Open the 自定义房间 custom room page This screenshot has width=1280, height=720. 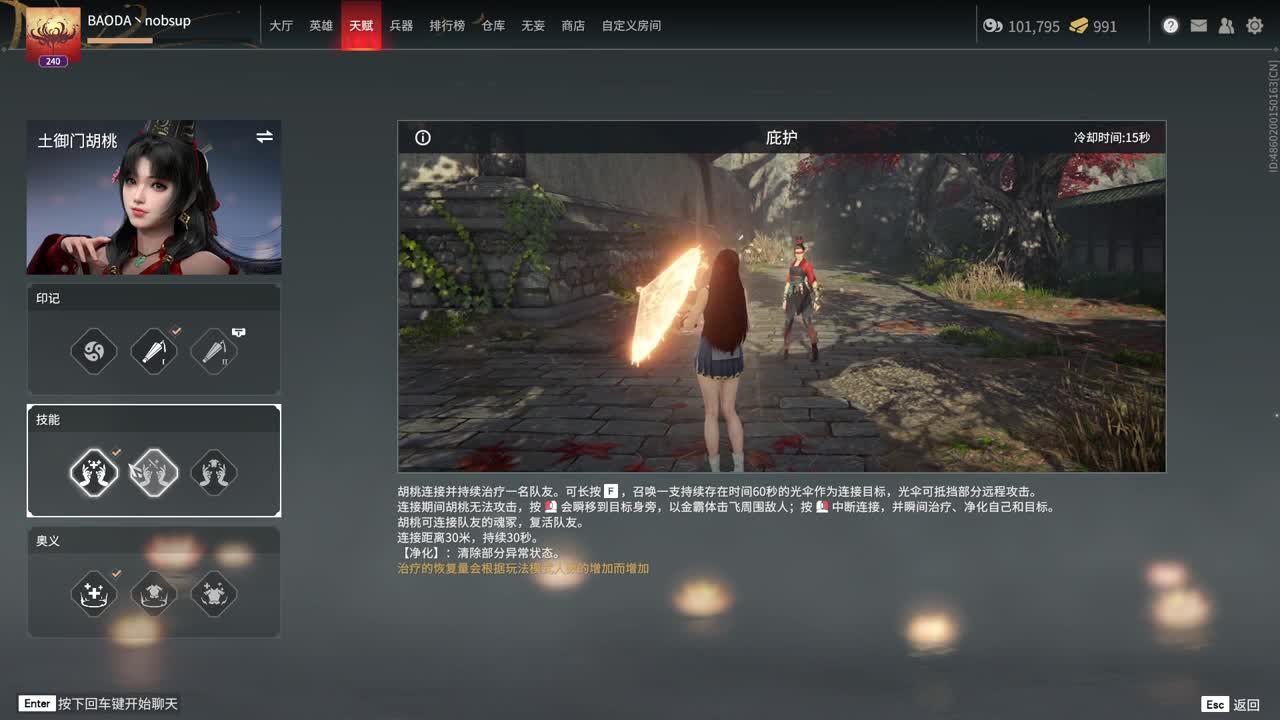coord(630,26)
